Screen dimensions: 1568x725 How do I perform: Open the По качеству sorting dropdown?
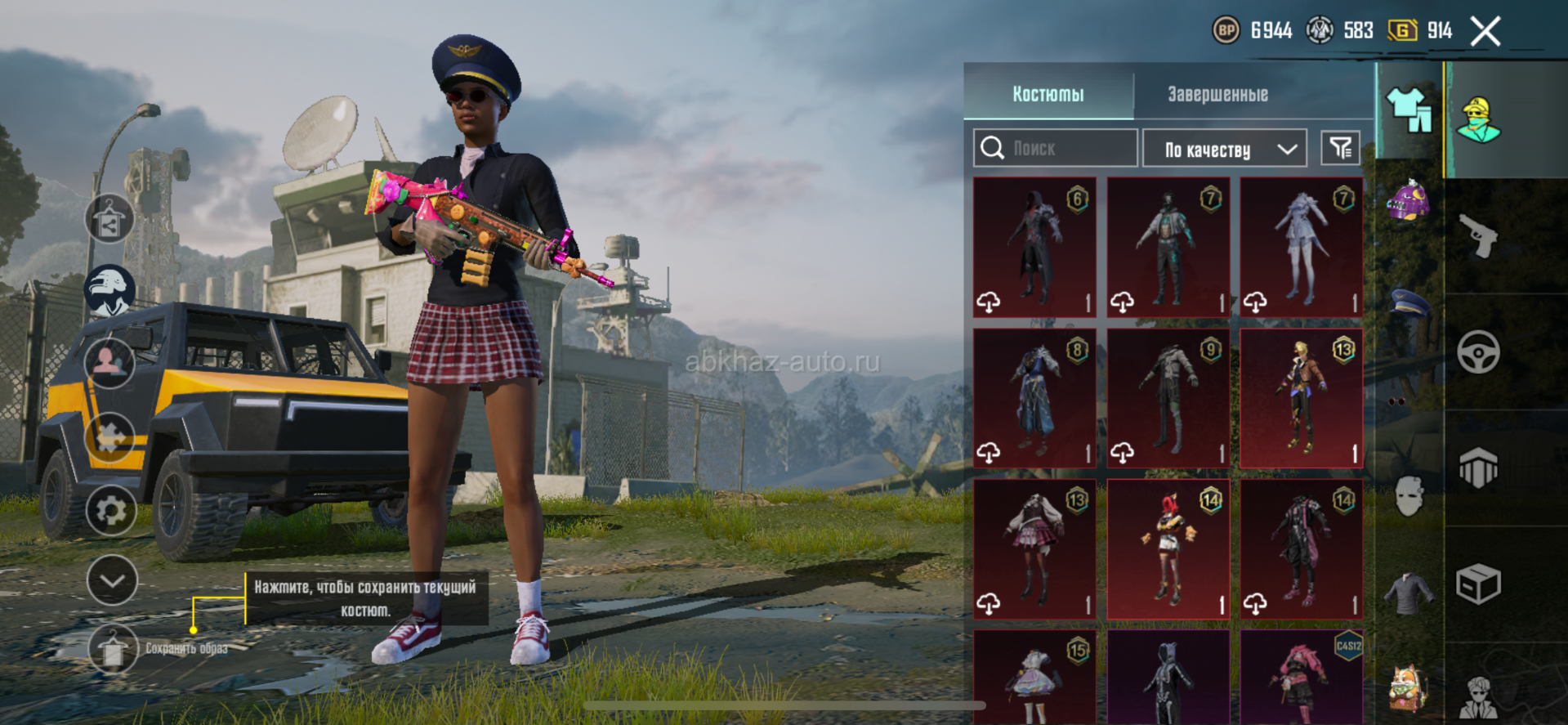pos(1224,149)
